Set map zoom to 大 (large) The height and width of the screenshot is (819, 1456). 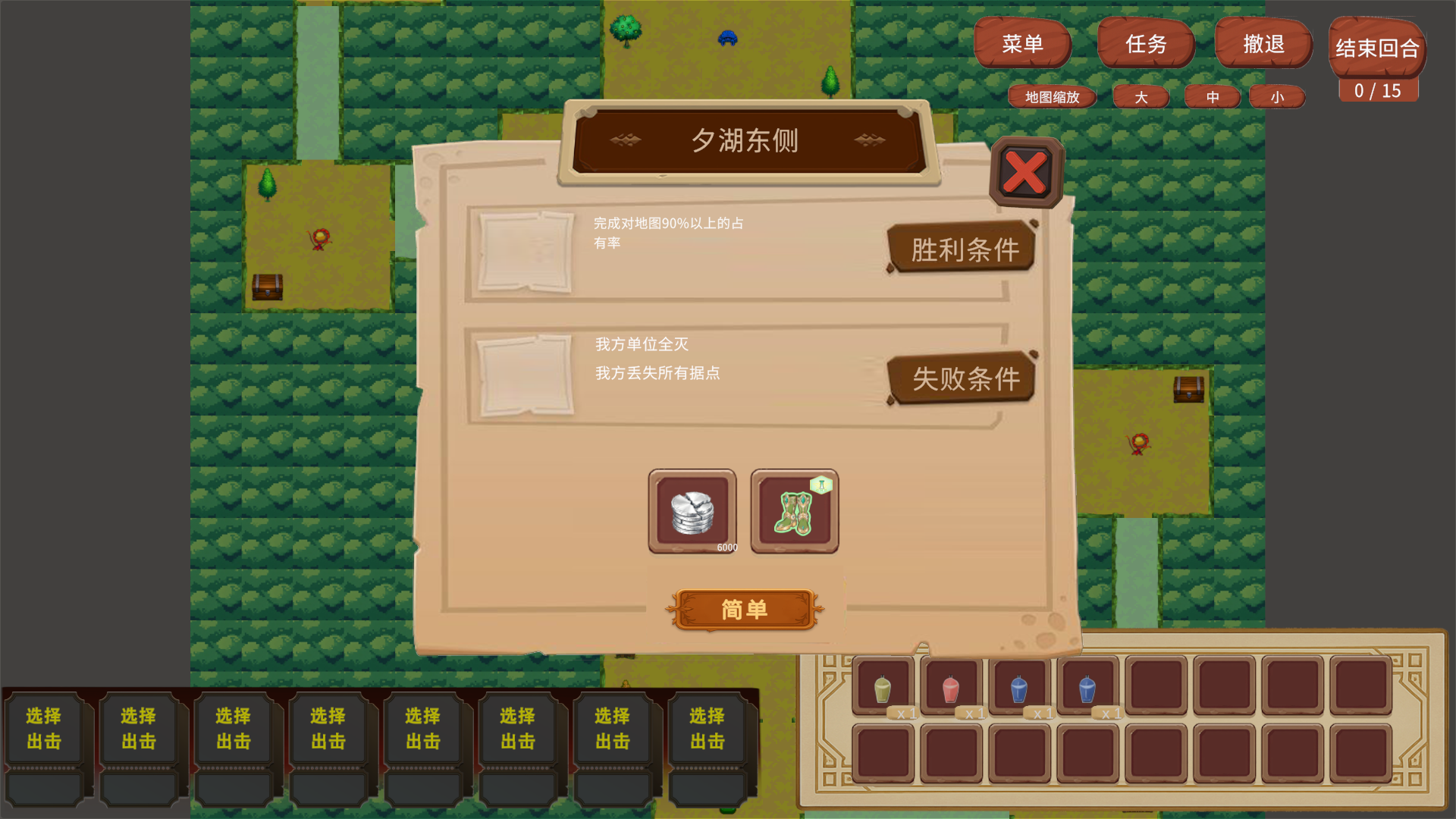pyautogui.click(x=1141, y=97)
